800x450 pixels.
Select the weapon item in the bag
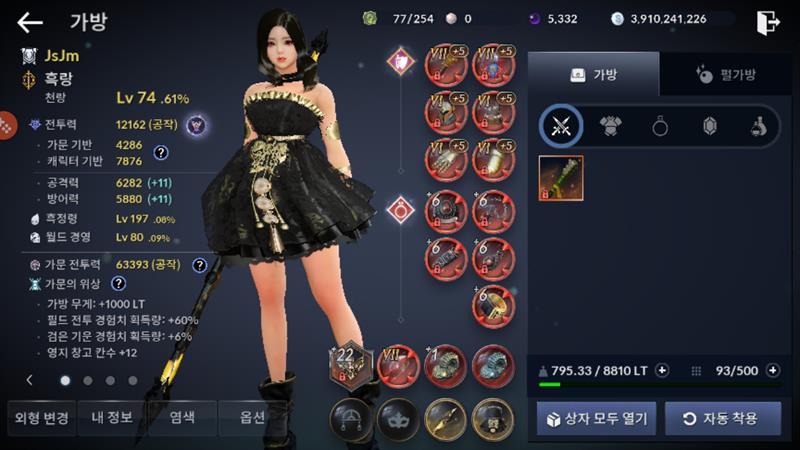561,178
